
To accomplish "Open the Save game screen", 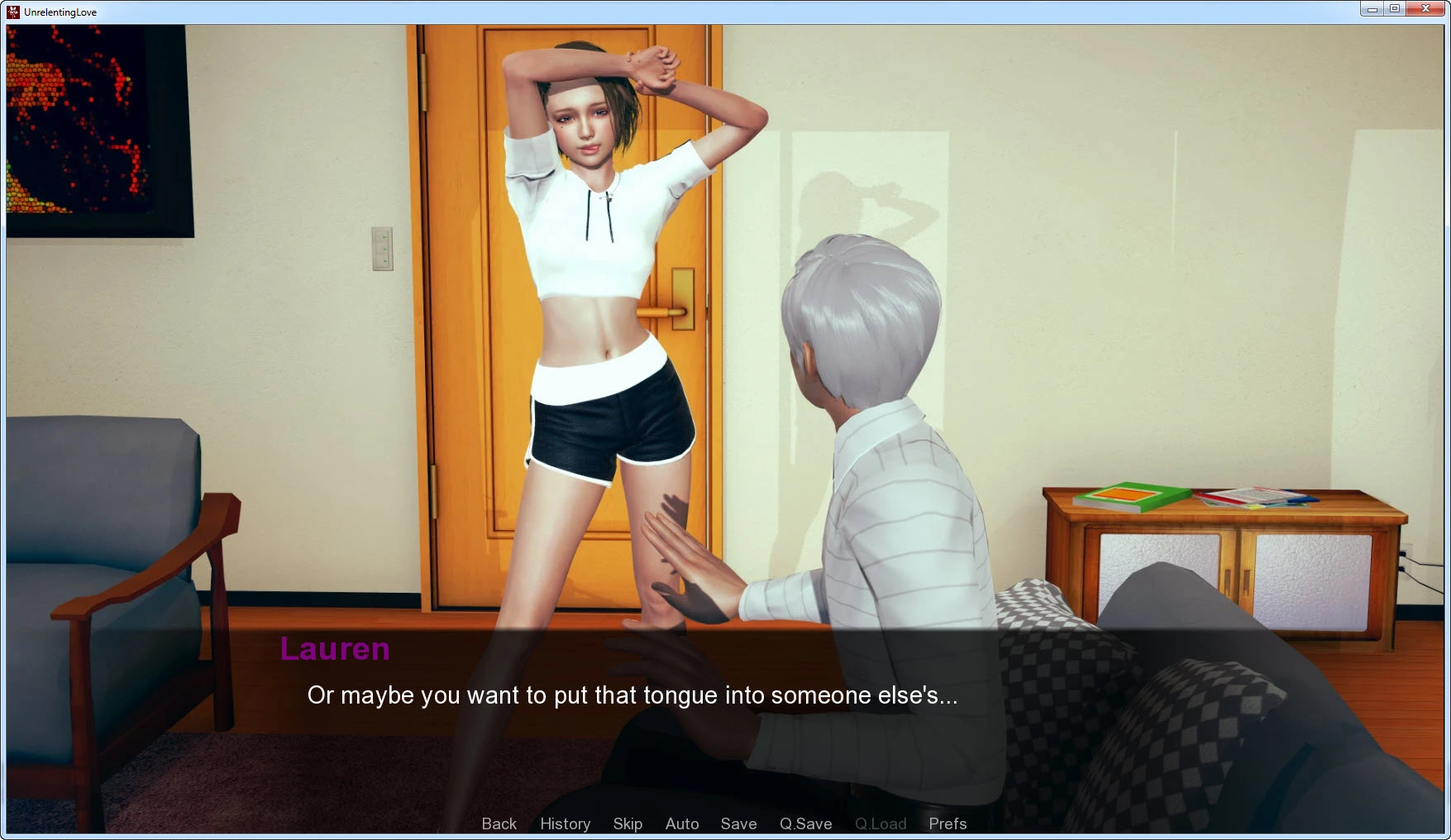I will [x=738, y=823].
